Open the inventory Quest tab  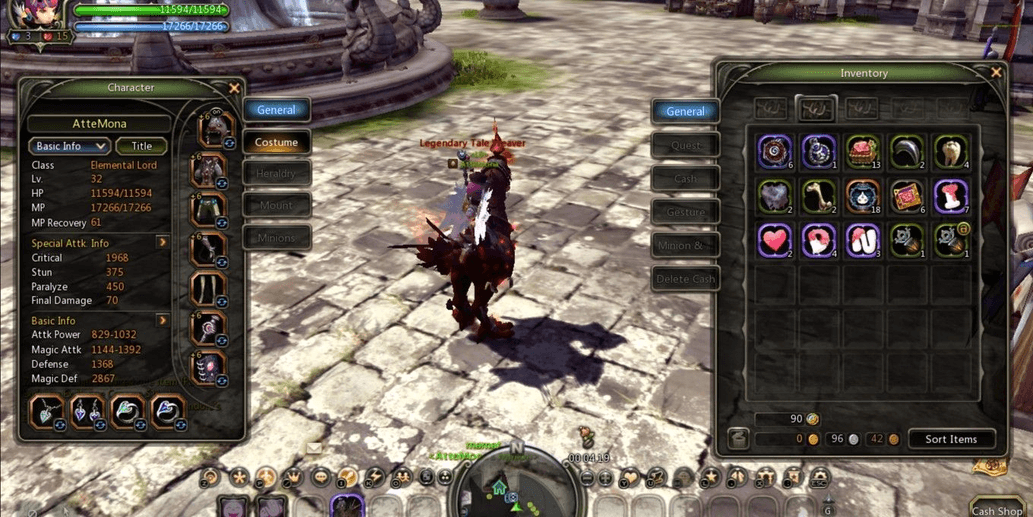685,145
